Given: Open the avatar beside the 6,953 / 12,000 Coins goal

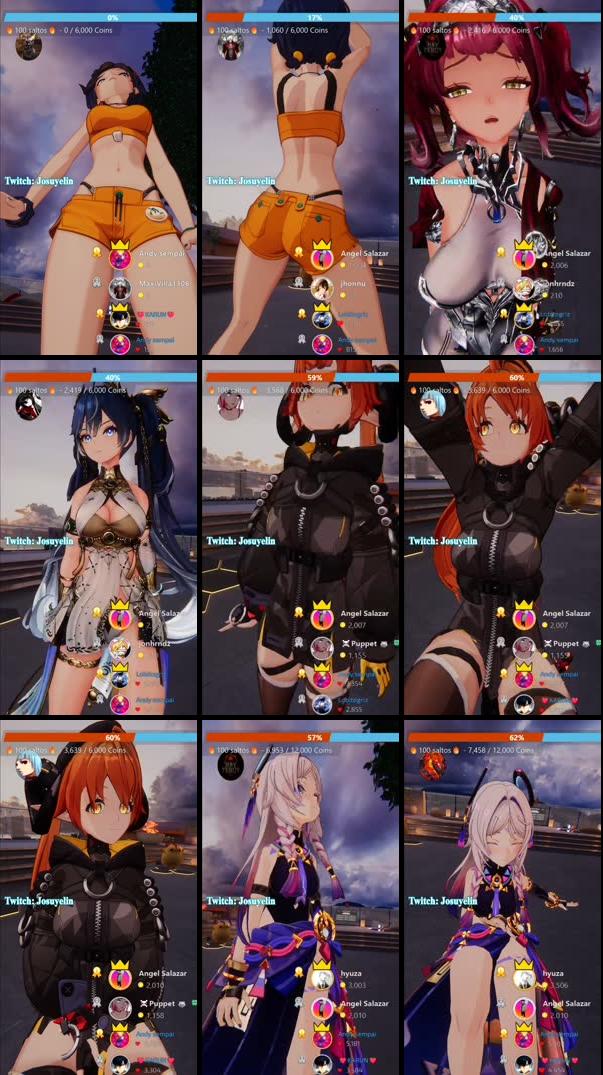Looking at the screenshot, I should [230, 767].
